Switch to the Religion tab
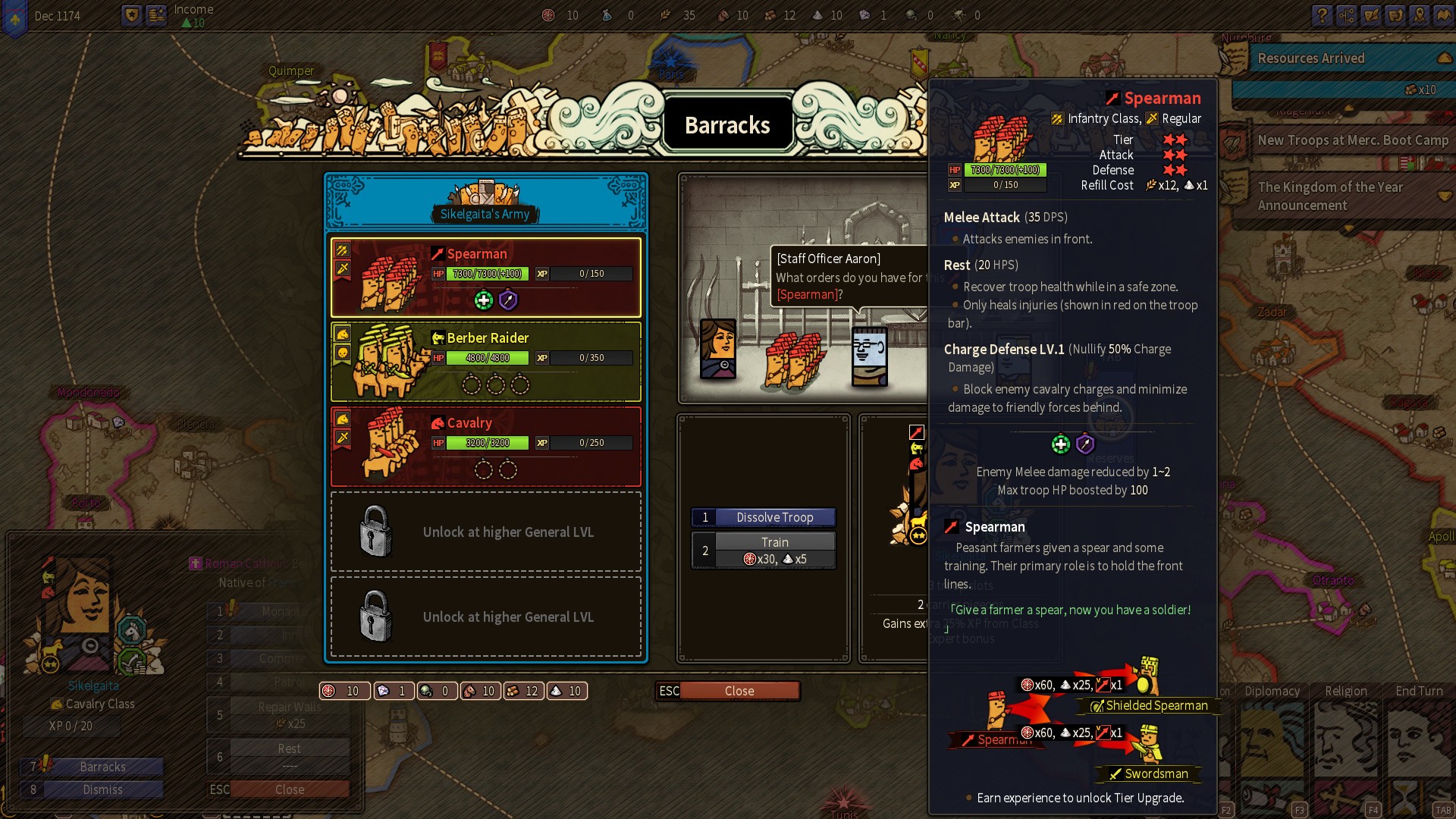The image size is (1456, 819). click(x=1346, y=691)
